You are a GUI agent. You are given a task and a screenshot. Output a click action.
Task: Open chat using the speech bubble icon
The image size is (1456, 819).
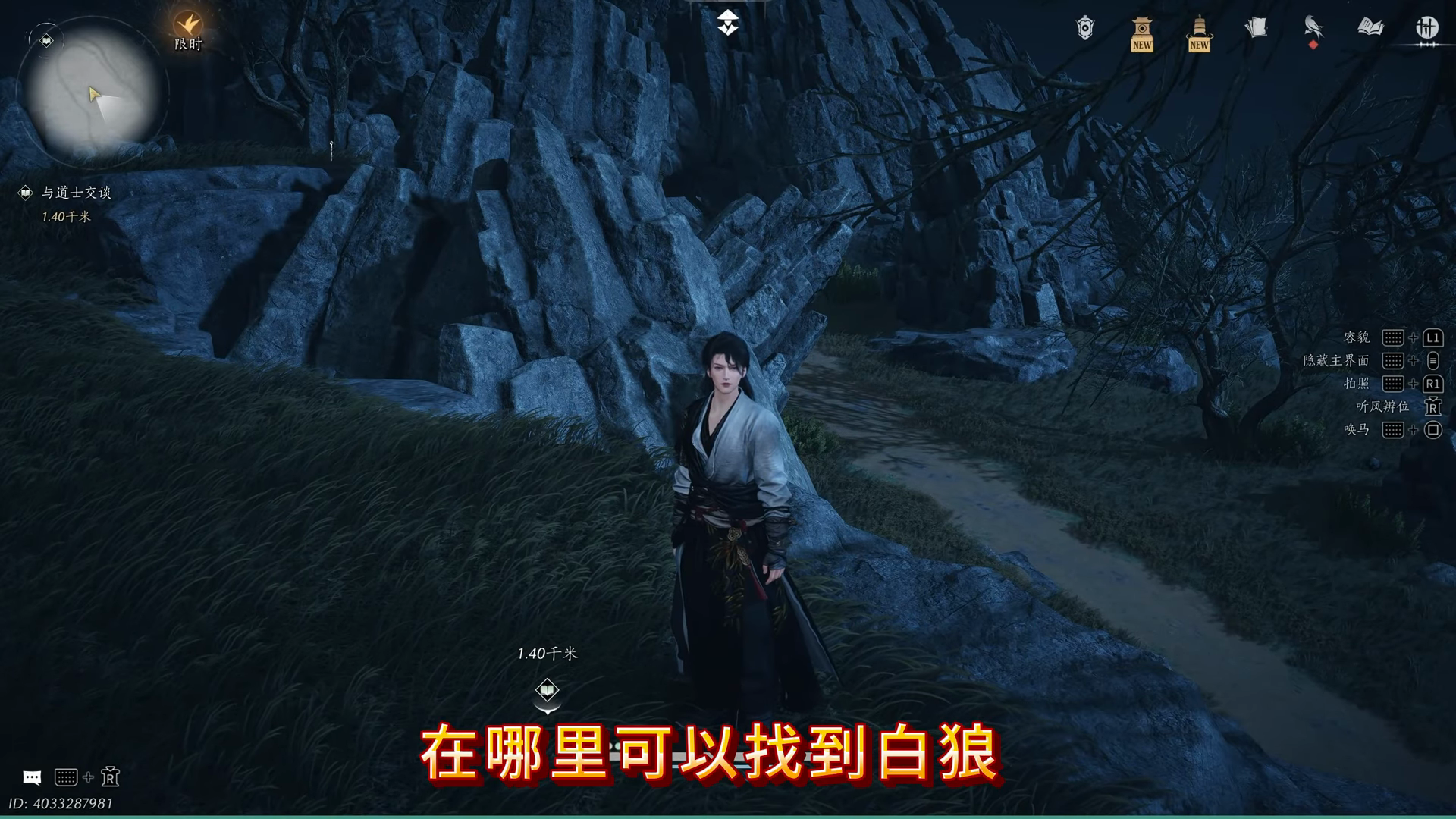click(31, 777)
